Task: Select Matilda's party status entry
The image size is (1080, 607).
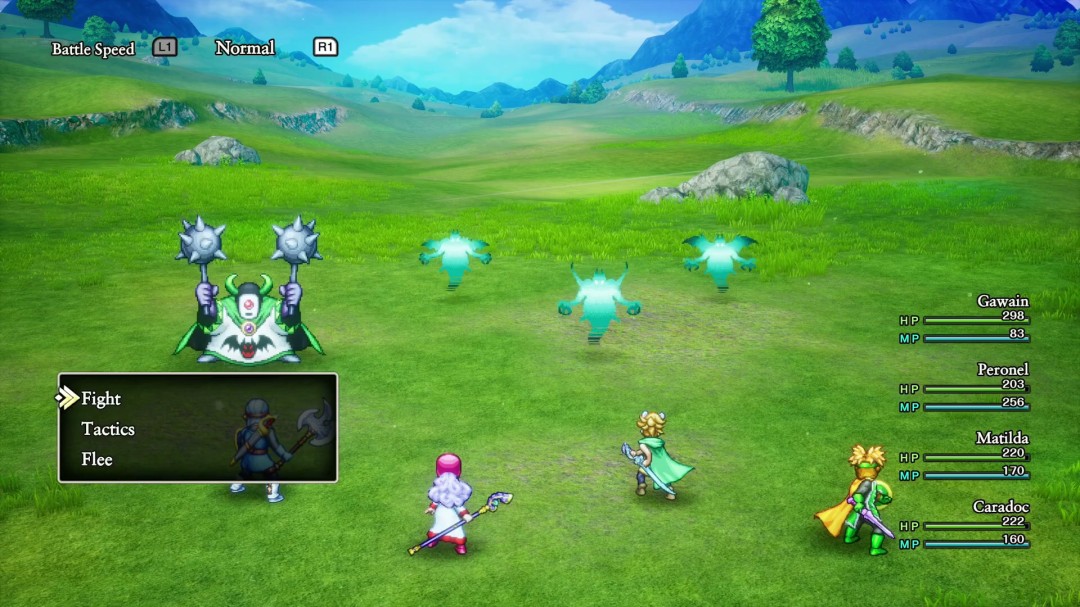Action: (x=965, y=456)
